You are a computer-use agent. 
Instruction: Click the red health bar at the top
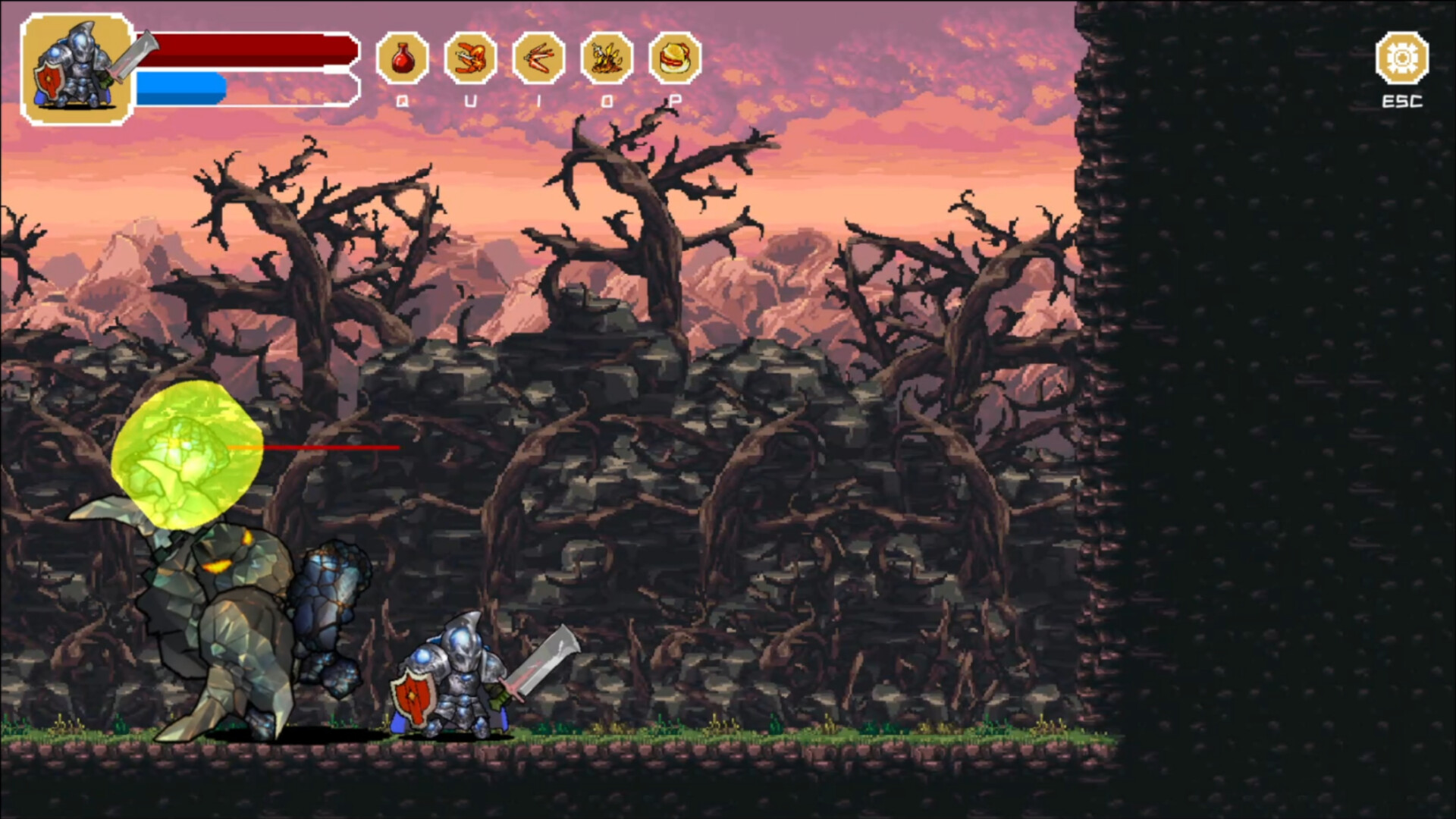pos(243,48)
